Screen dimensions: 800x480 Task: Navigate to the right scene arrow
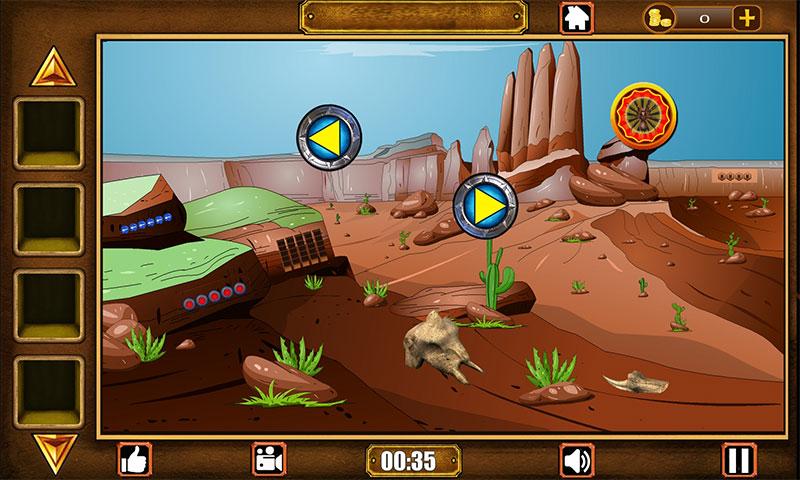(485, 206)
